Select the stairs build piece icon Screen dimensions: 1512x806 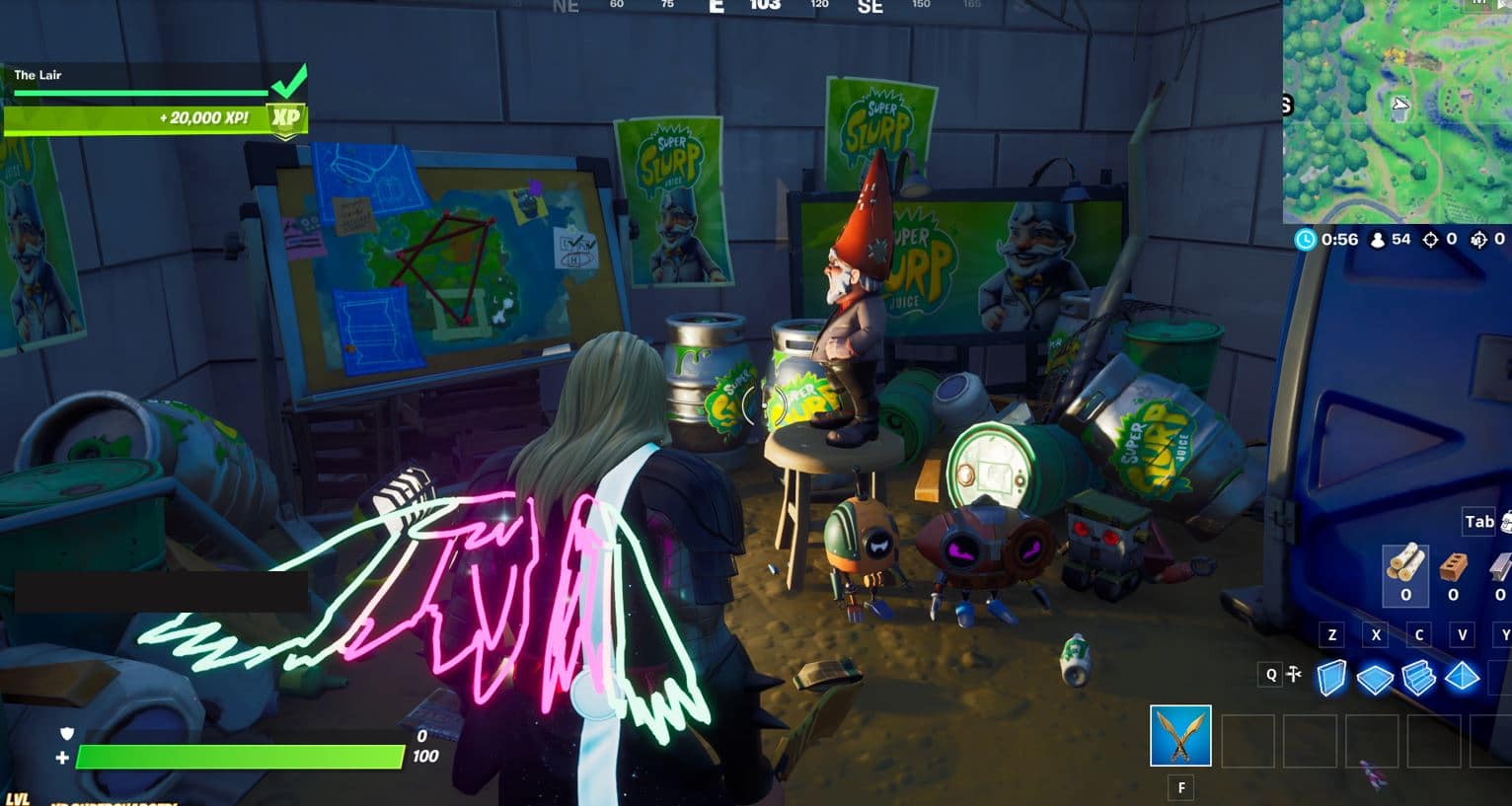(1418, 676)
